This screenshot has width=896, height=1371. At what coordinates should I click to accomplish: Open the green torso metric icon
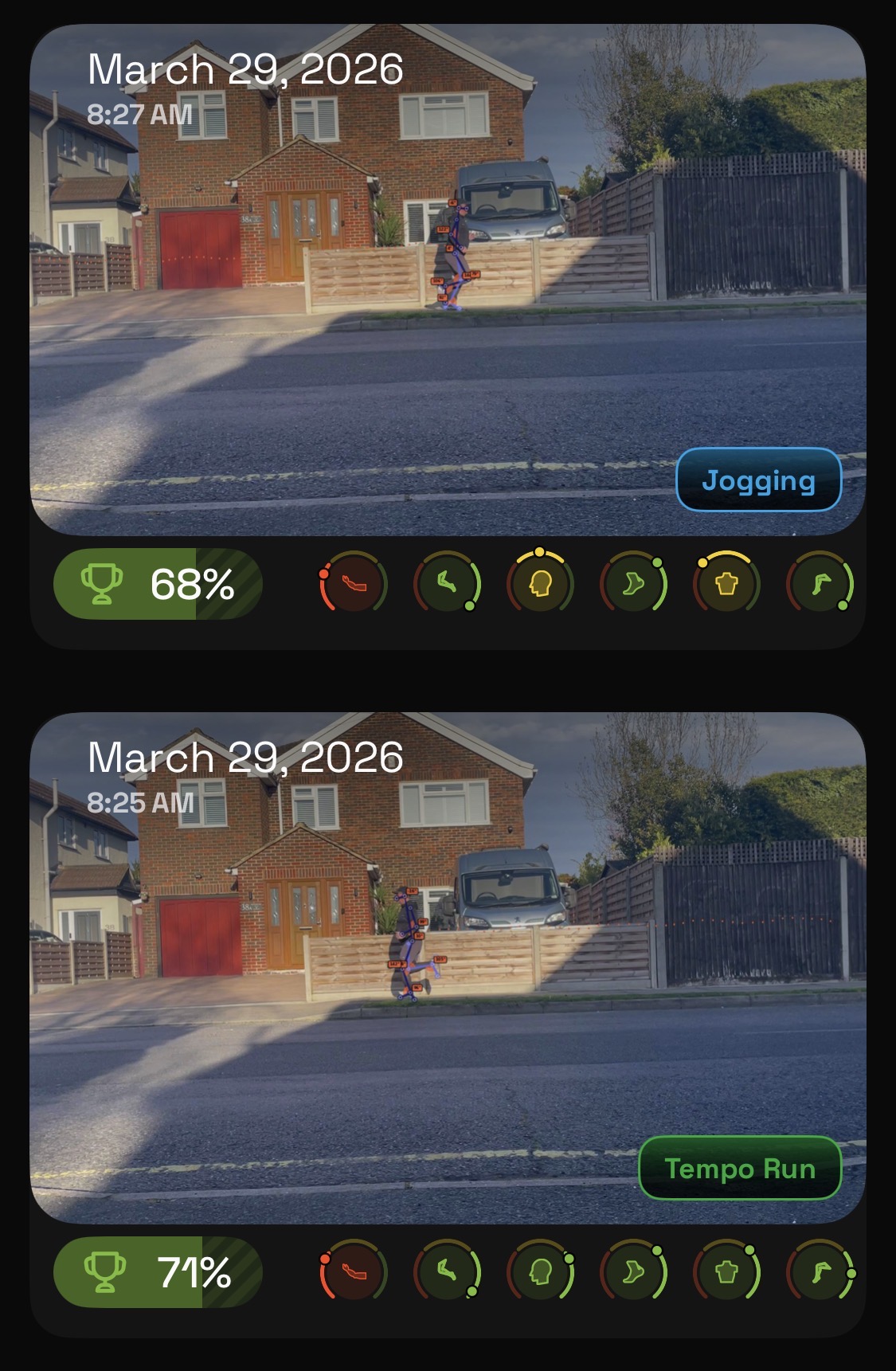click(726, 1272)
